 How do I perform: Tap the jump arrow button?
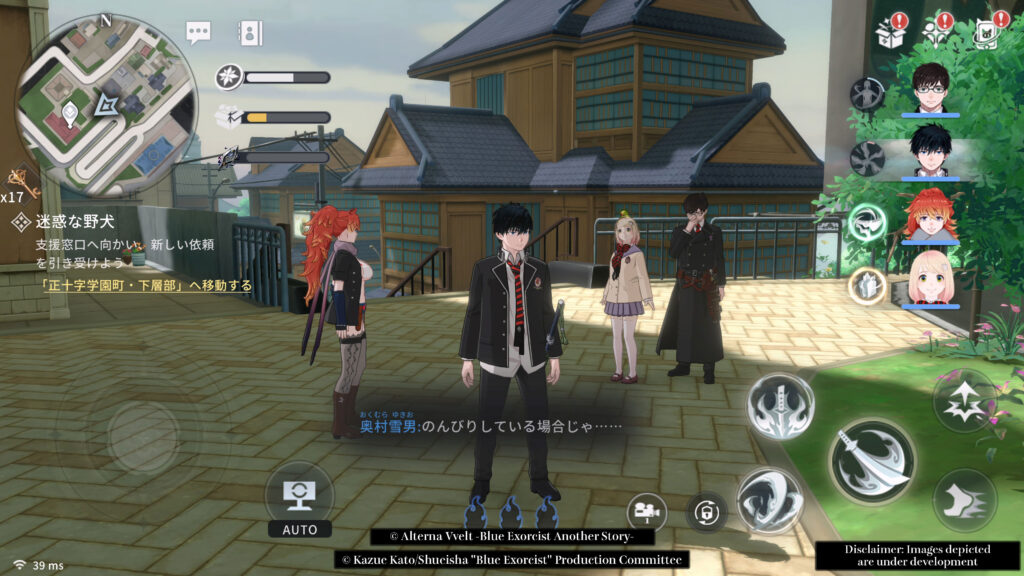[x=964, y=401]
